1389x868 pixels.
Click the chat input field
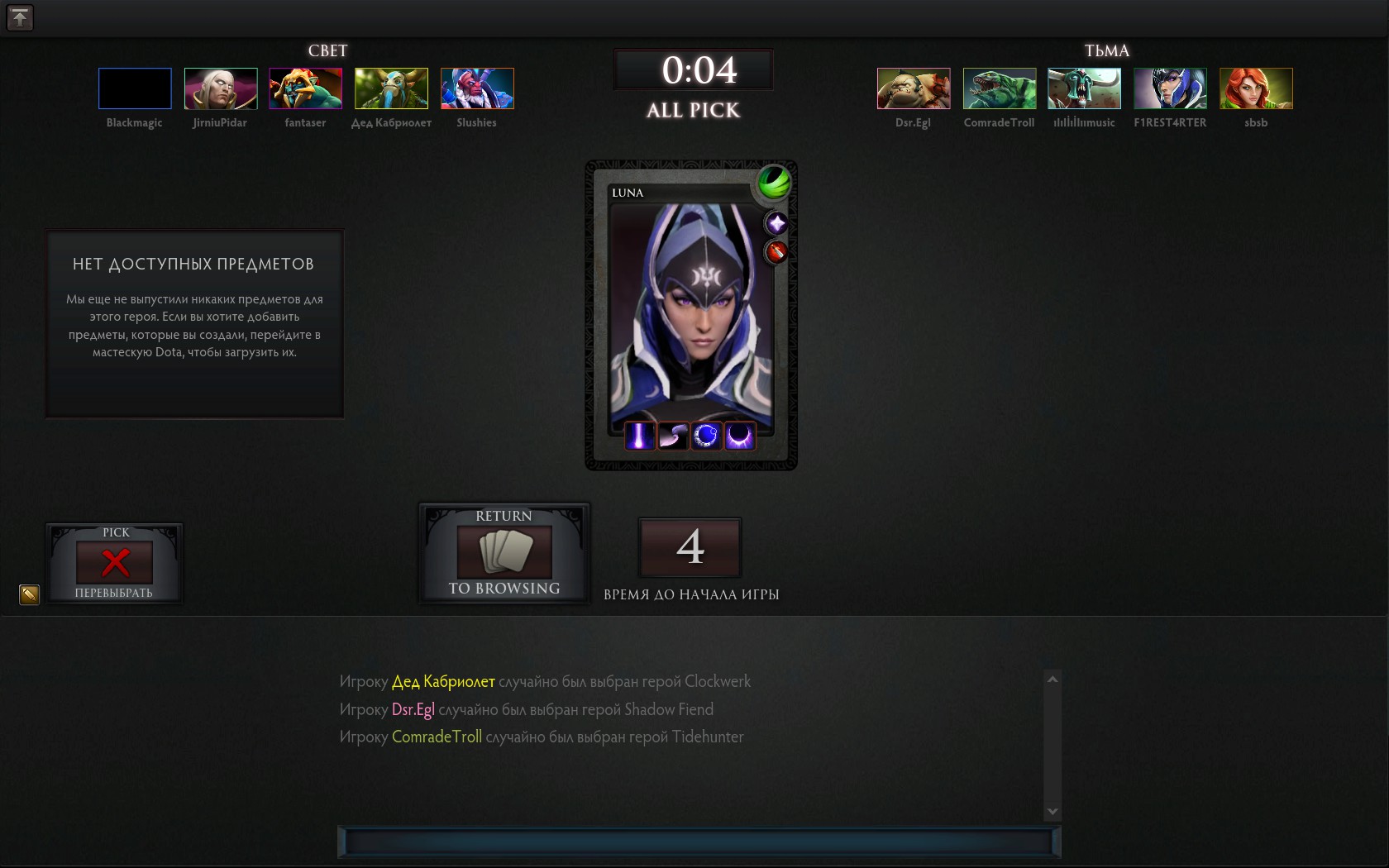click(699, 842)
